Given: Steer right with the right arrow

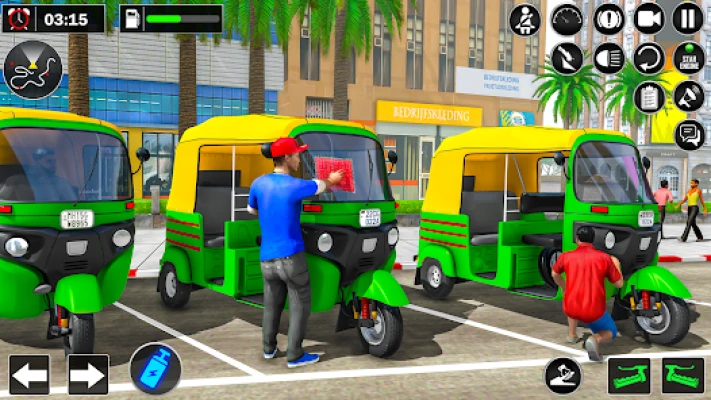Looking at the screenshot, I should point(87,375).
